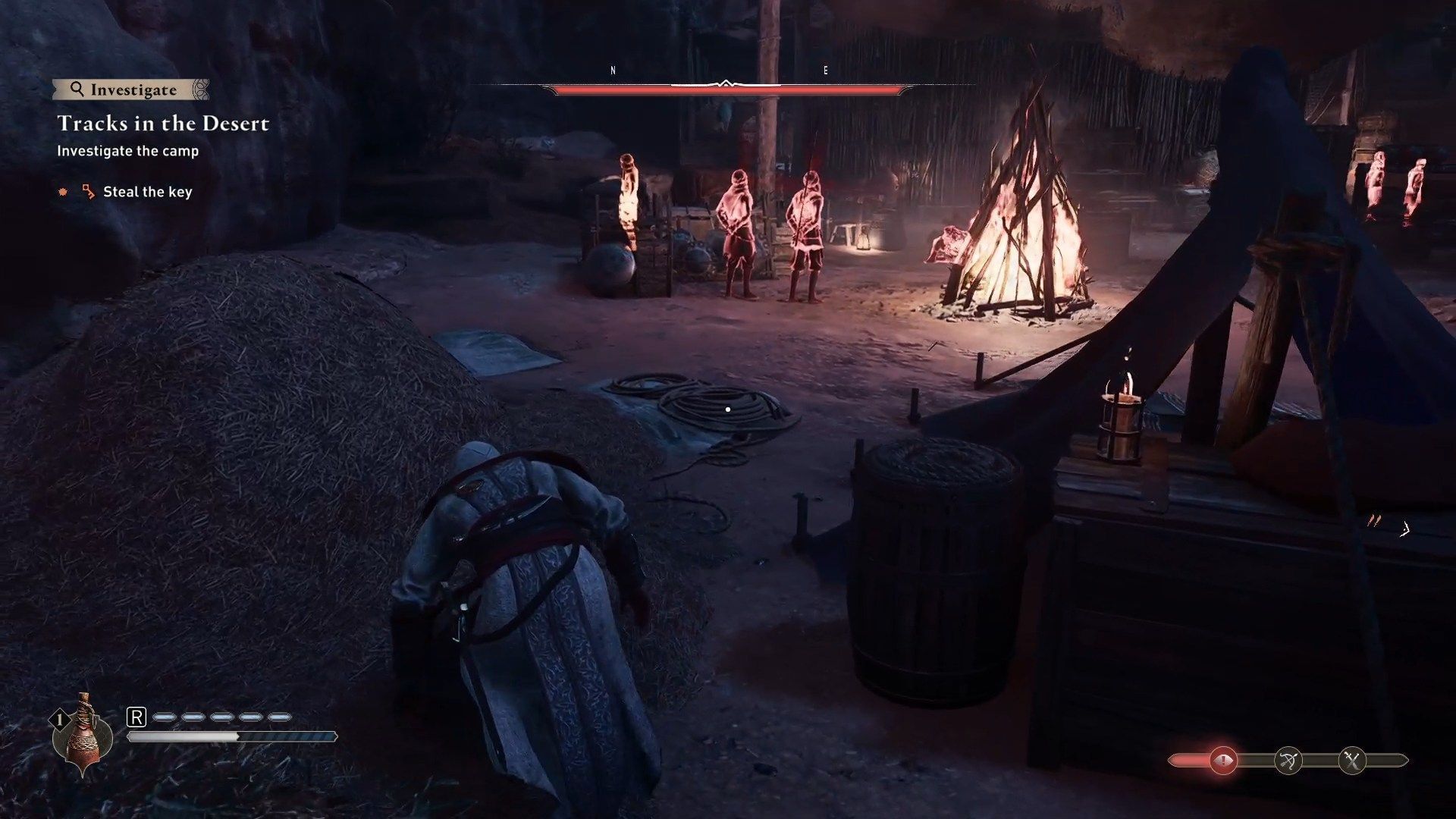
Task: Click the decorative scroll ornament beside Investigate banner
Action: pos(201,89)
